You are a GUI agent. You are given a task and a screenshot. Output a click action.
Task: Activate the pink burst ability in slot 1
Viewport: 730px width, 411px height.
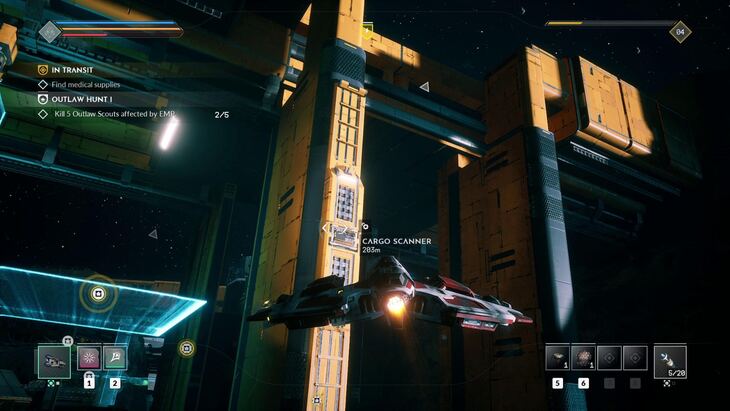tap(89, 358)
